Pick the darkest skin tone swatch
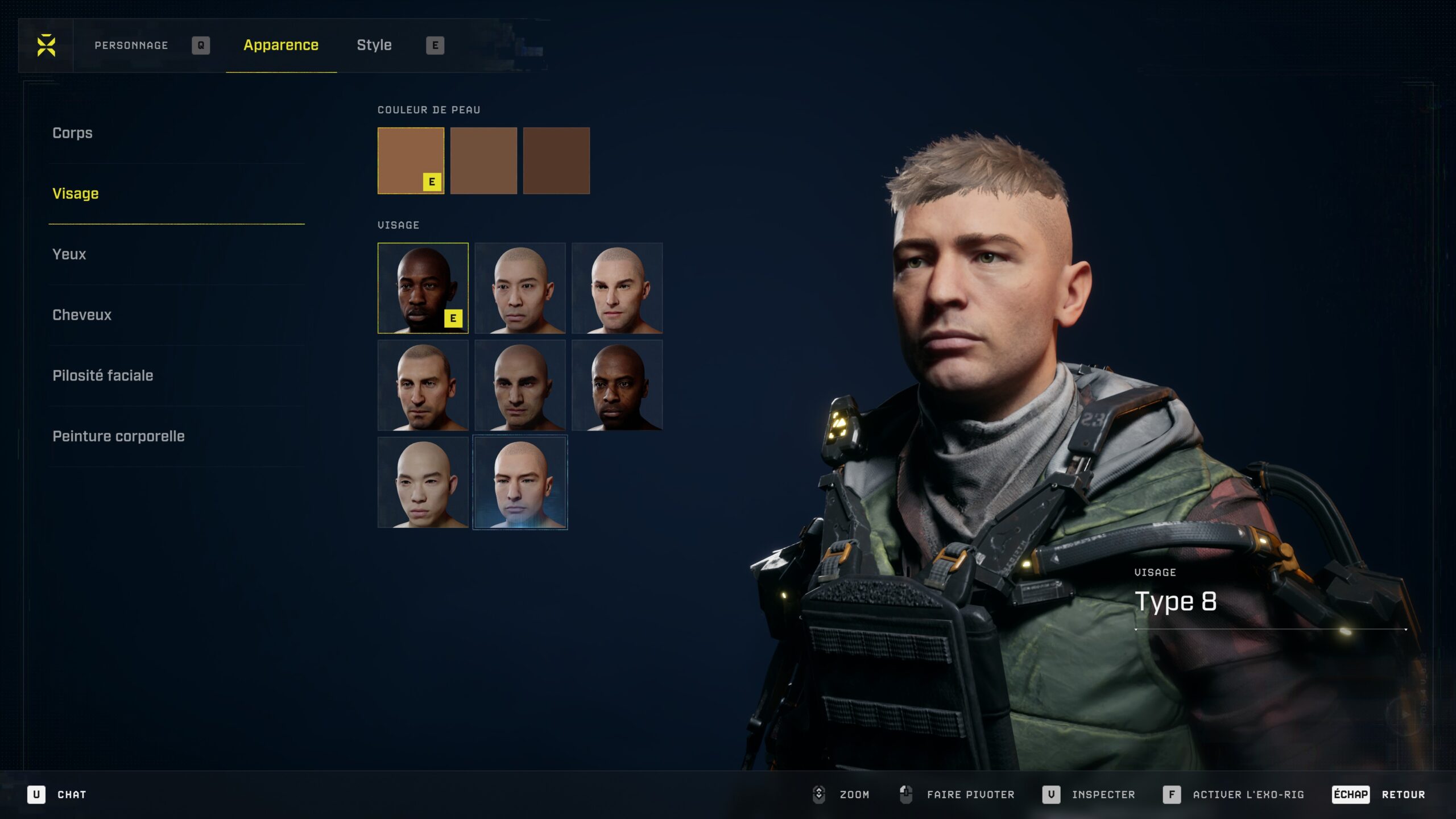1456x819 pixels. pyautogui.click(x=556, y=161)
